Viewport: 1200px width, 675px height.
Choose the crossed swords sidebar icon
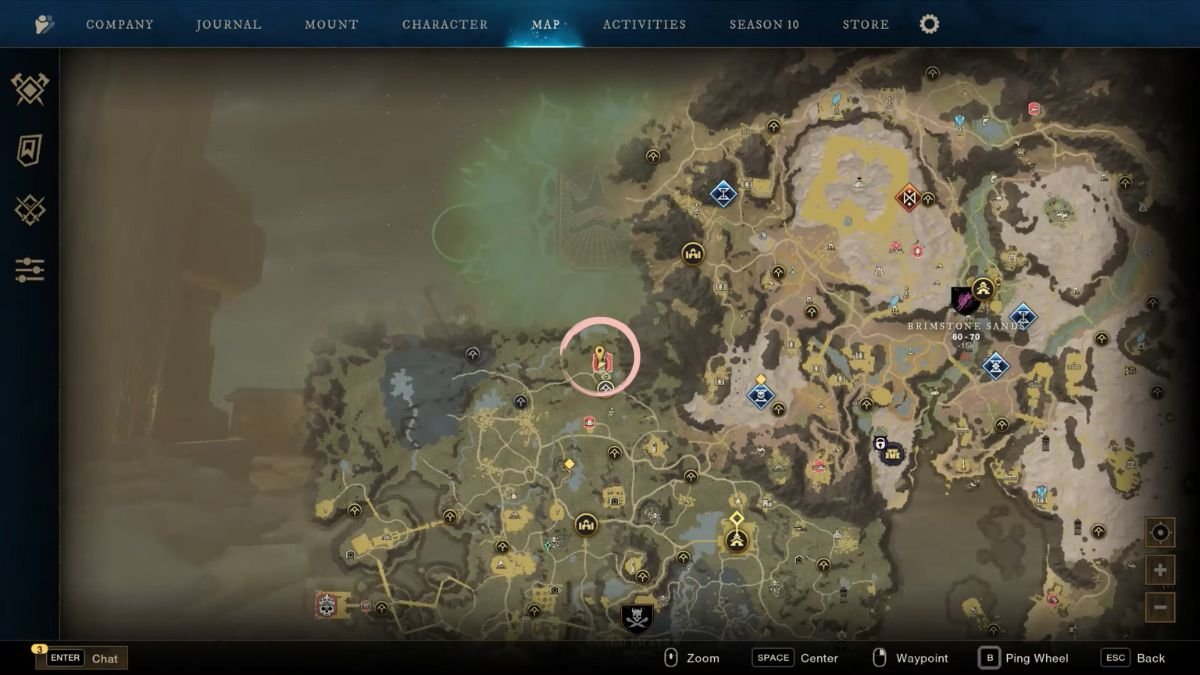coord(29,210)
